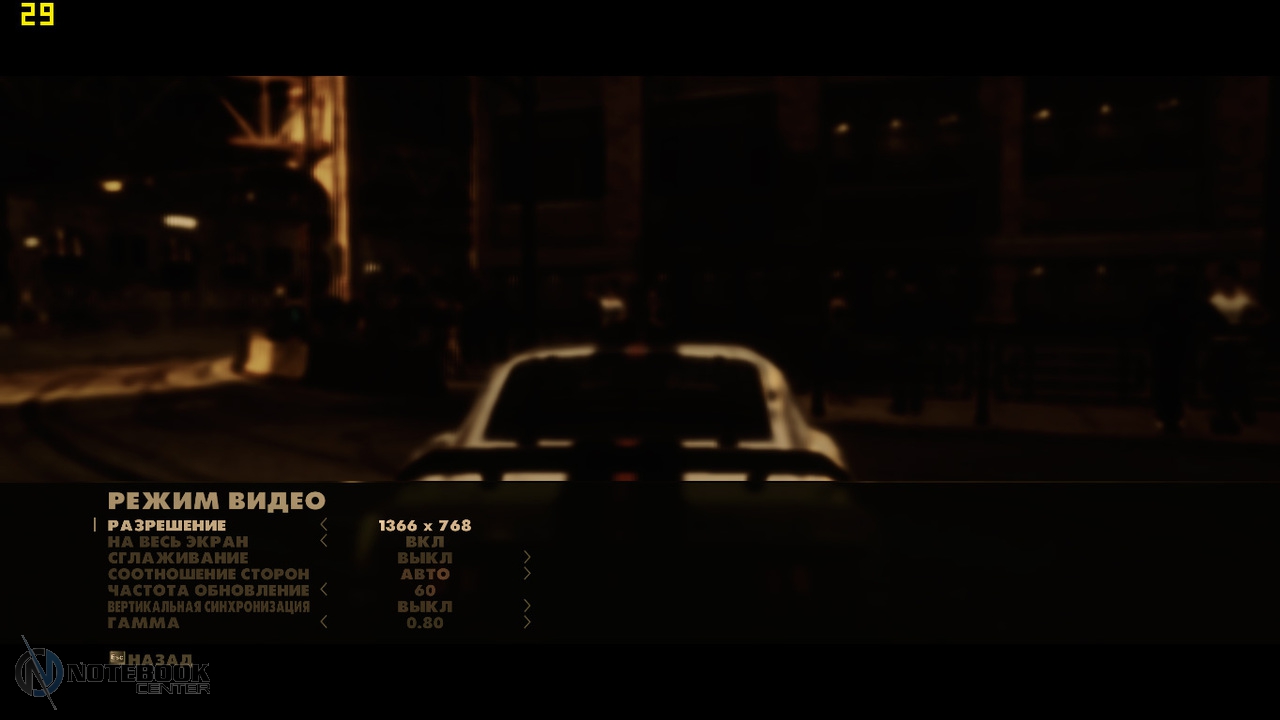Decrease Гамма with its left arrow
Viewport: 1280px width, 720px height.
coord(324,622)
